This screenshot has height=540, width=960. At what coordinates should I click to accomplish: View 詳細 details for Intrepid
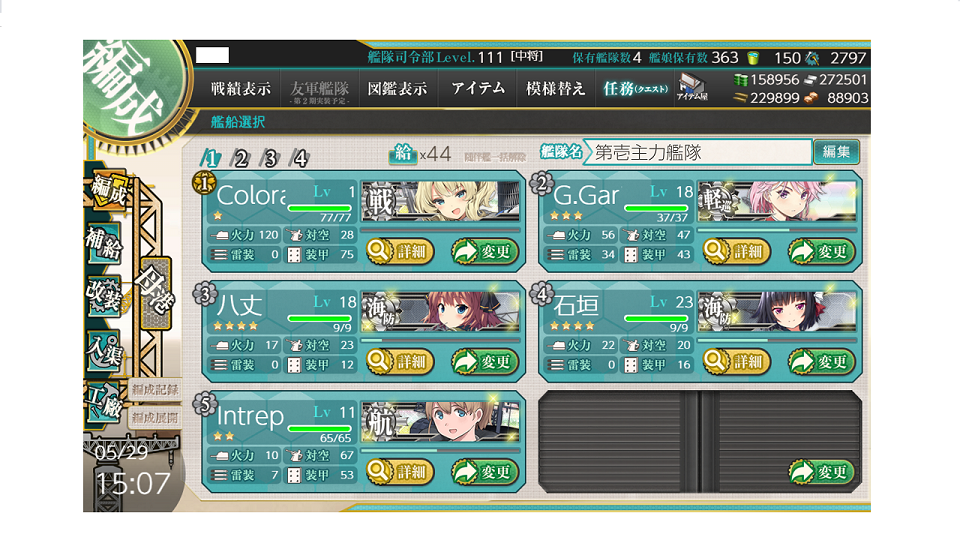[x=400, y=471]
